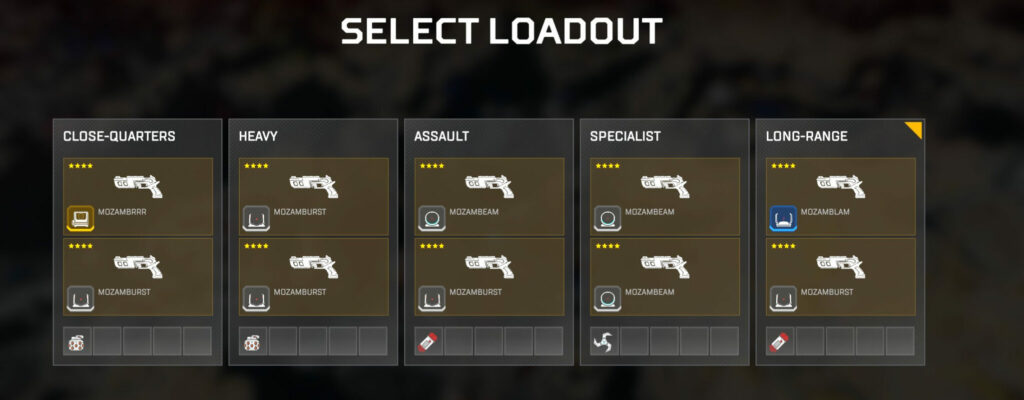The height and width of the screenshot is (400, 1024).
Task: Click the Mozamburst weapon in Long-Range loadout
Action: coord(840,277)
